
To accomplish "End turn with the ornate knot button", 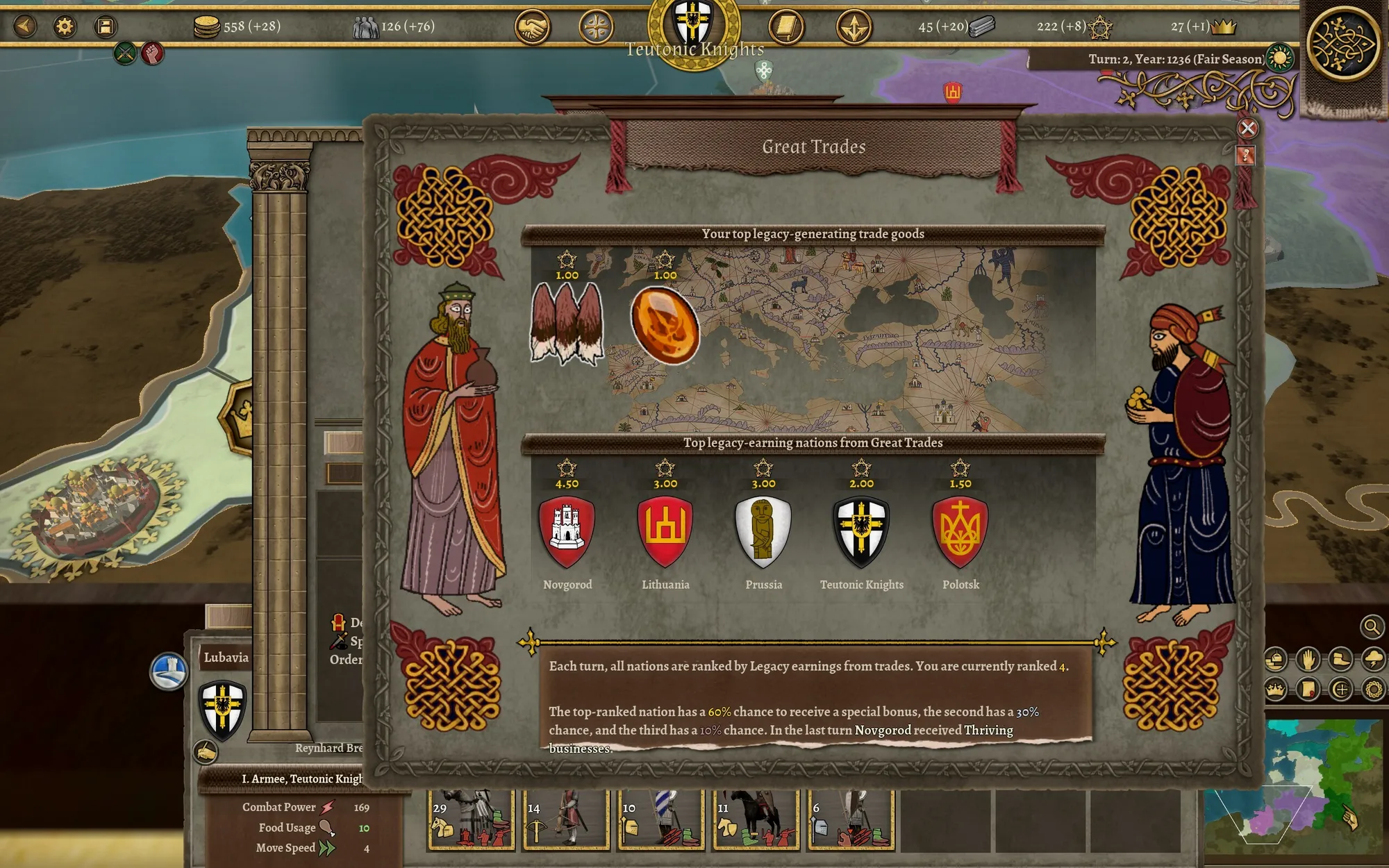I will [1342, 44].
